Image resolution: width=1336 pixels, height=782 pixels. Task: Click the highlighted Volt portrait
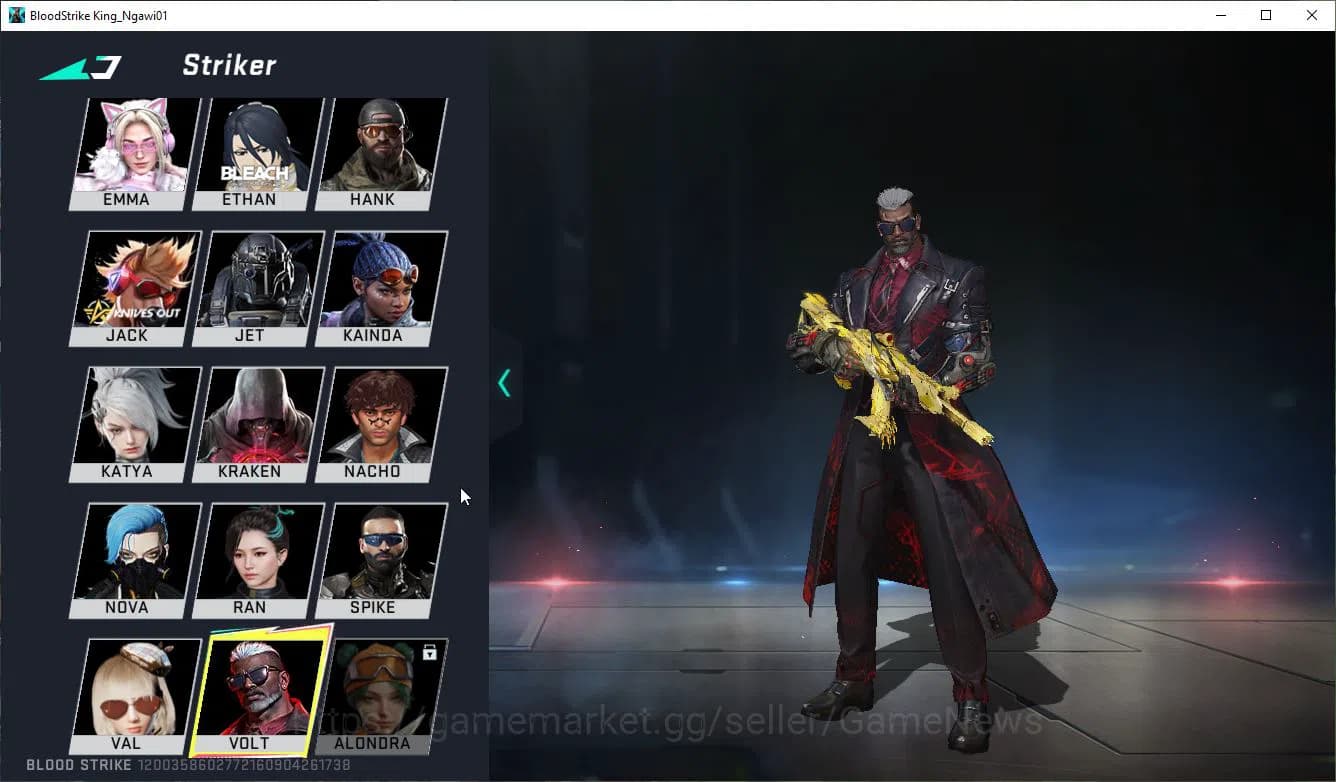[x=251, y=690]
